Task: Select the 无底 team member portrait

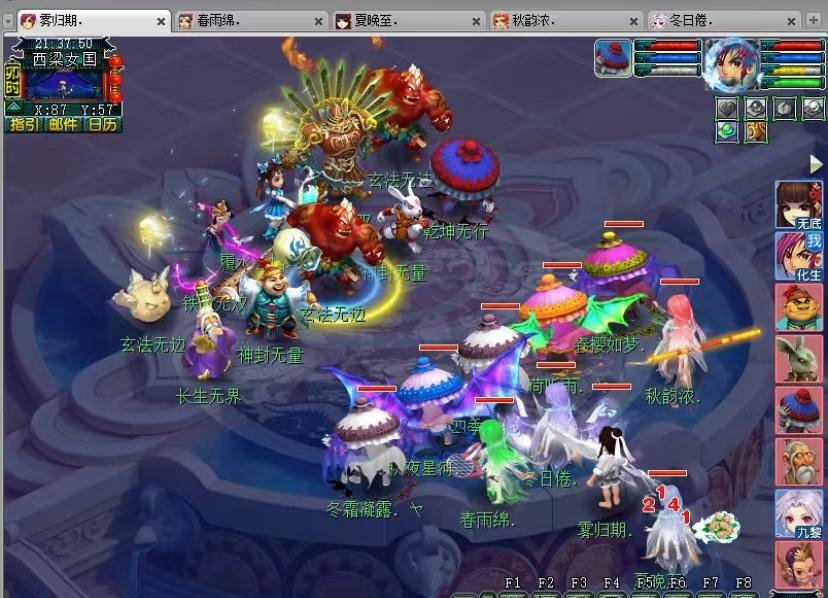Action: [x=798, y=205]
